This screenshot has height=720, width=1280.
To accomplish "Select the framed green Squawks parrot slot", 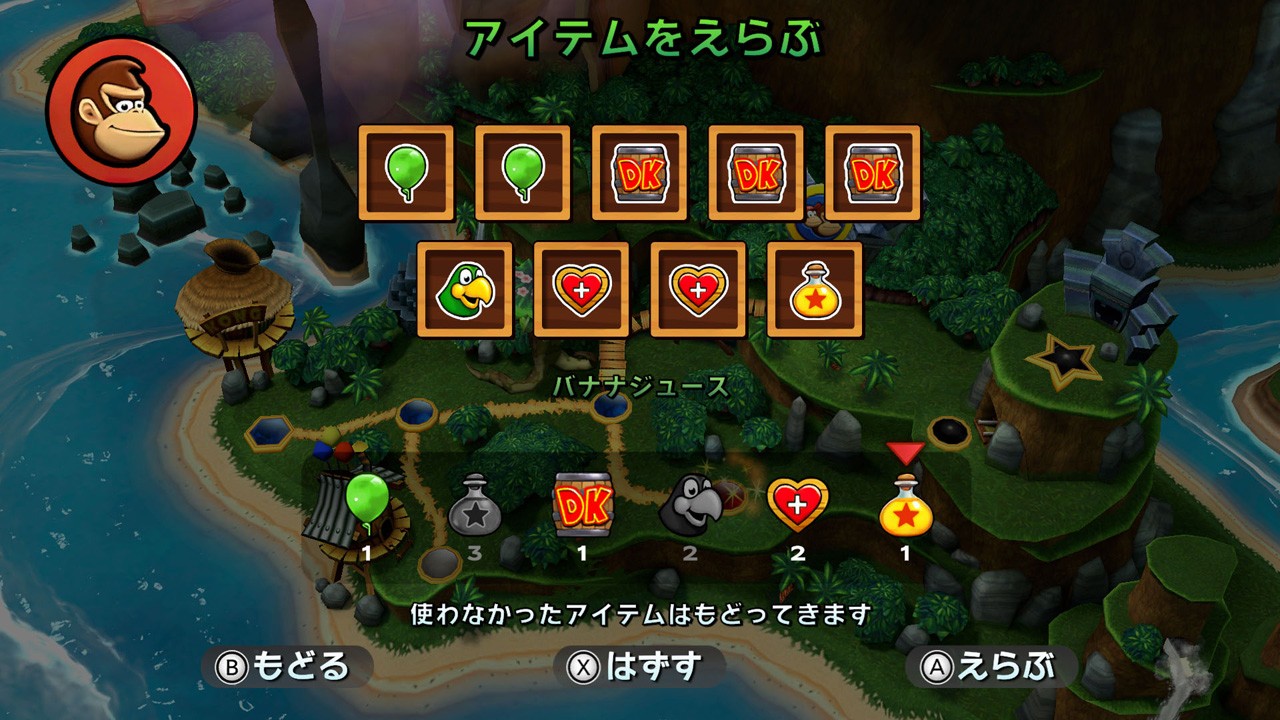I will [x=465, y=289].
